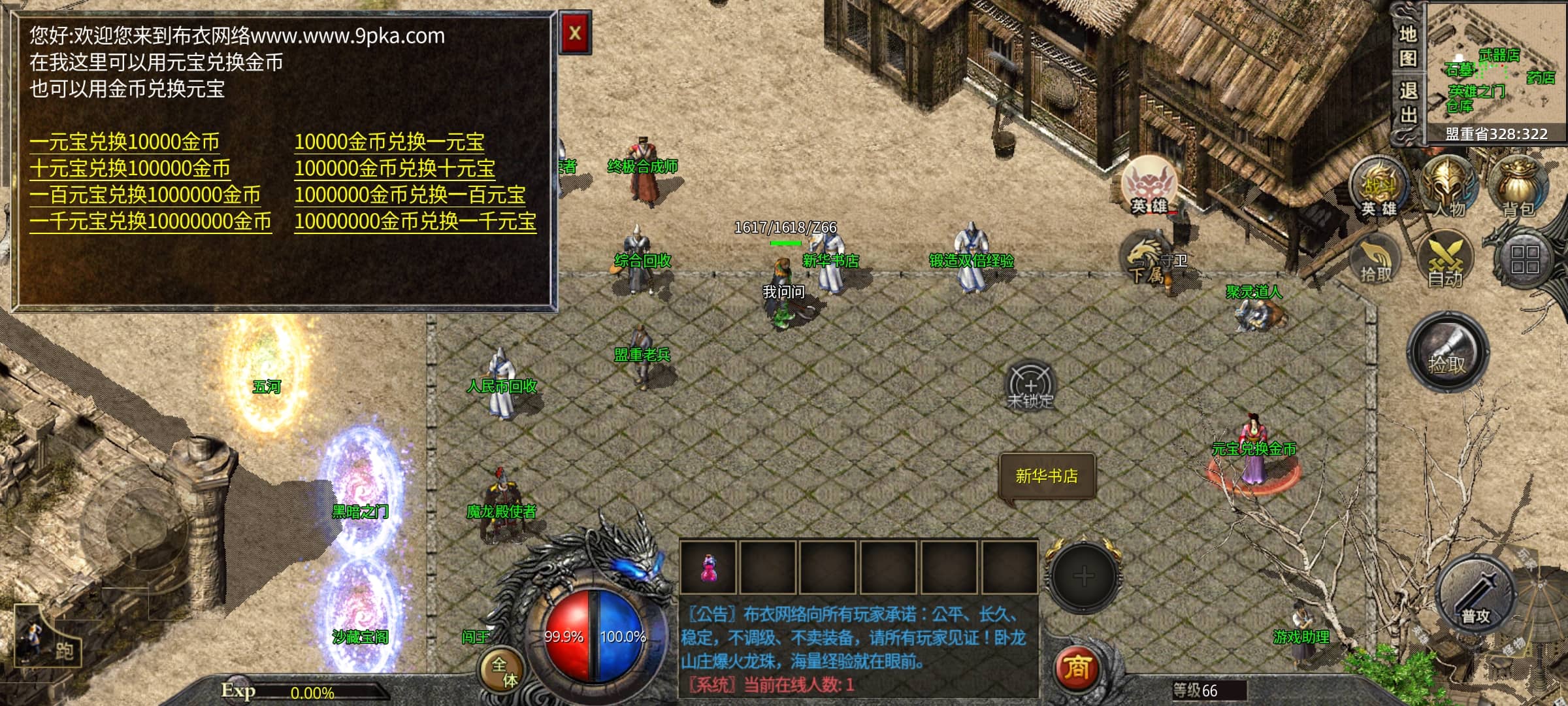This screenshot has height=706, width=1568.
Task: Open the 商 shop button
Action: [1077, 668]
